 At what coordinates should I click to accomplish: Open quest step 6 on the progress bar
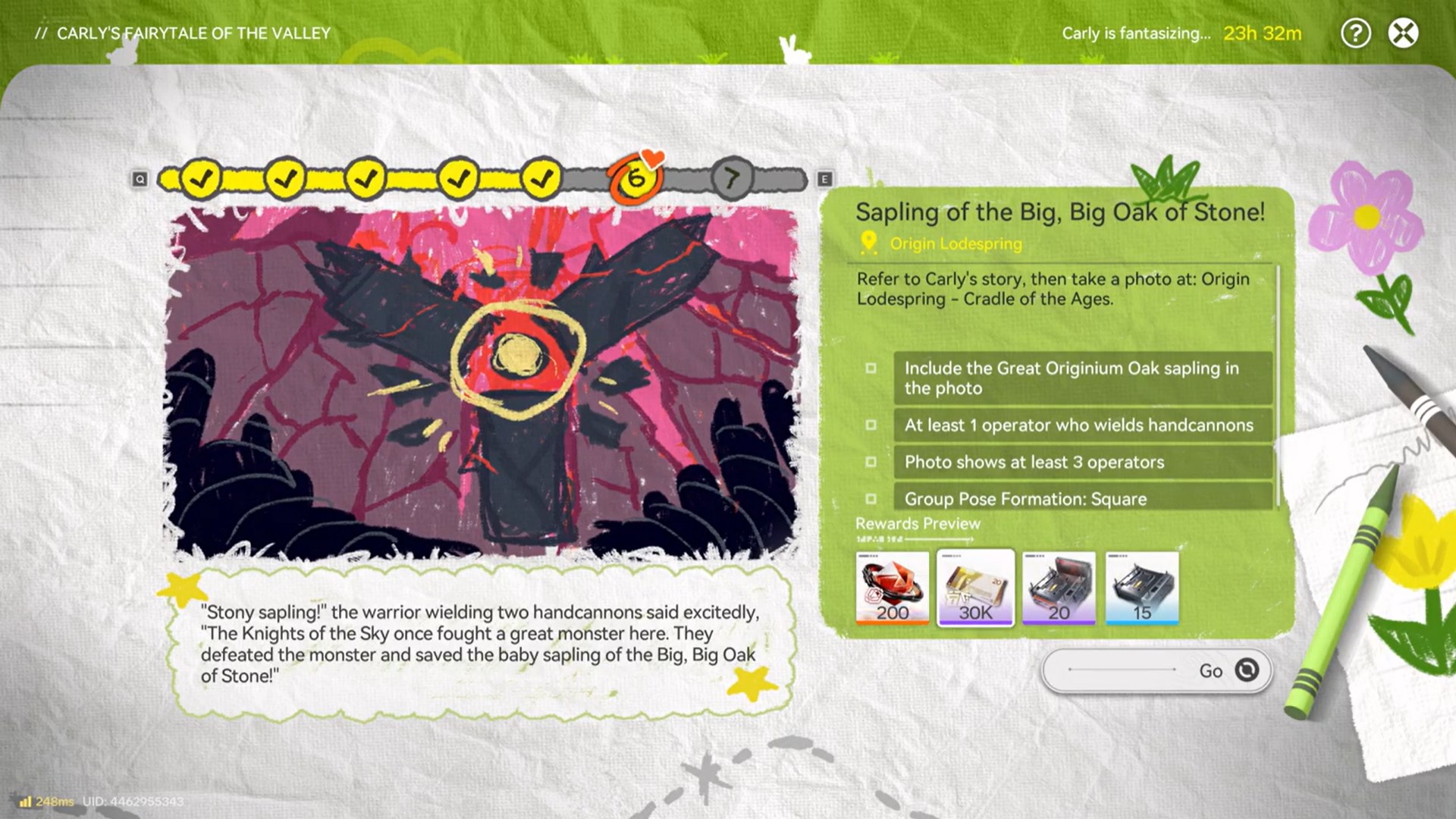635,179
